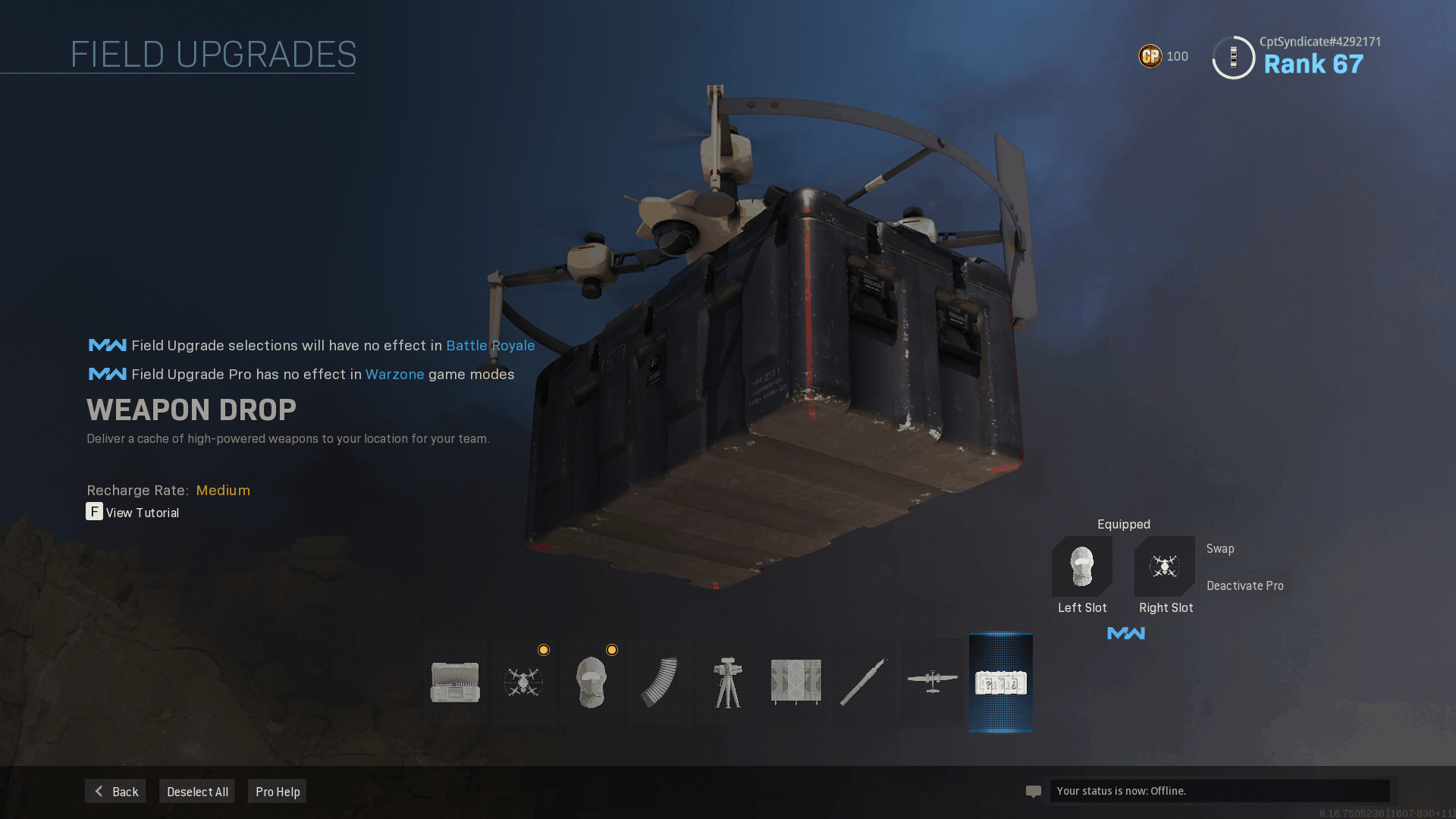Open Pro Help

click(278, 791)
